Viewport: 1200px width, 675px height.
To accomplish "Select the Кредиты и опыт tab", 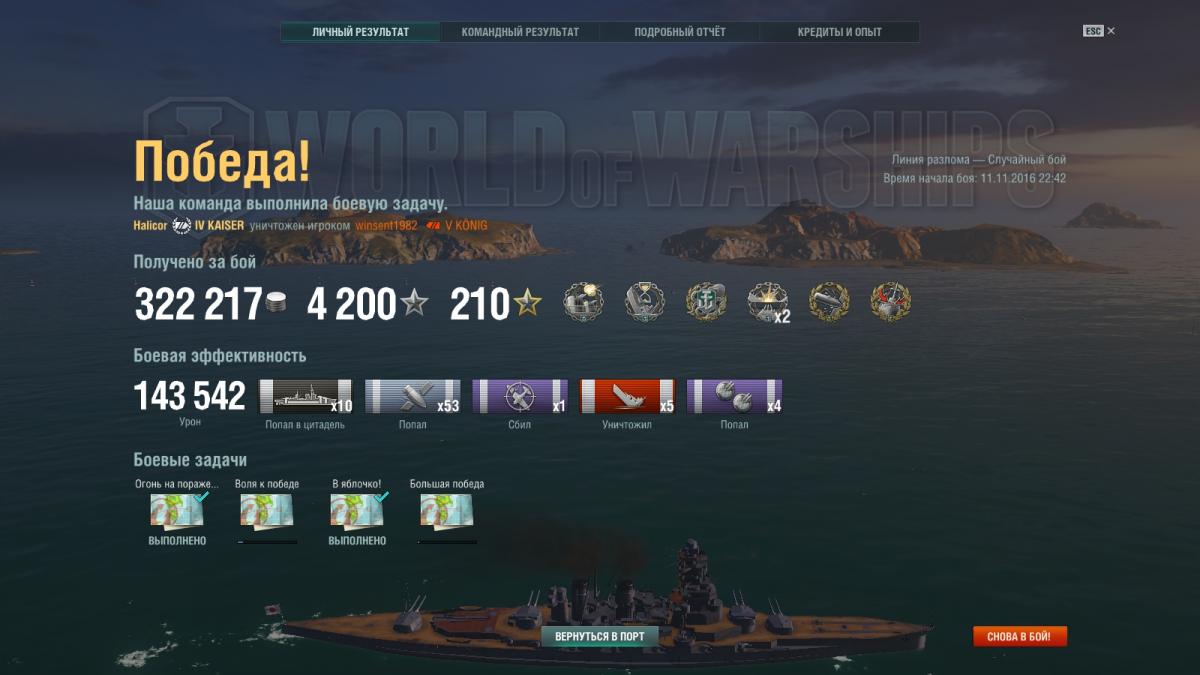I will click(840, 32).
